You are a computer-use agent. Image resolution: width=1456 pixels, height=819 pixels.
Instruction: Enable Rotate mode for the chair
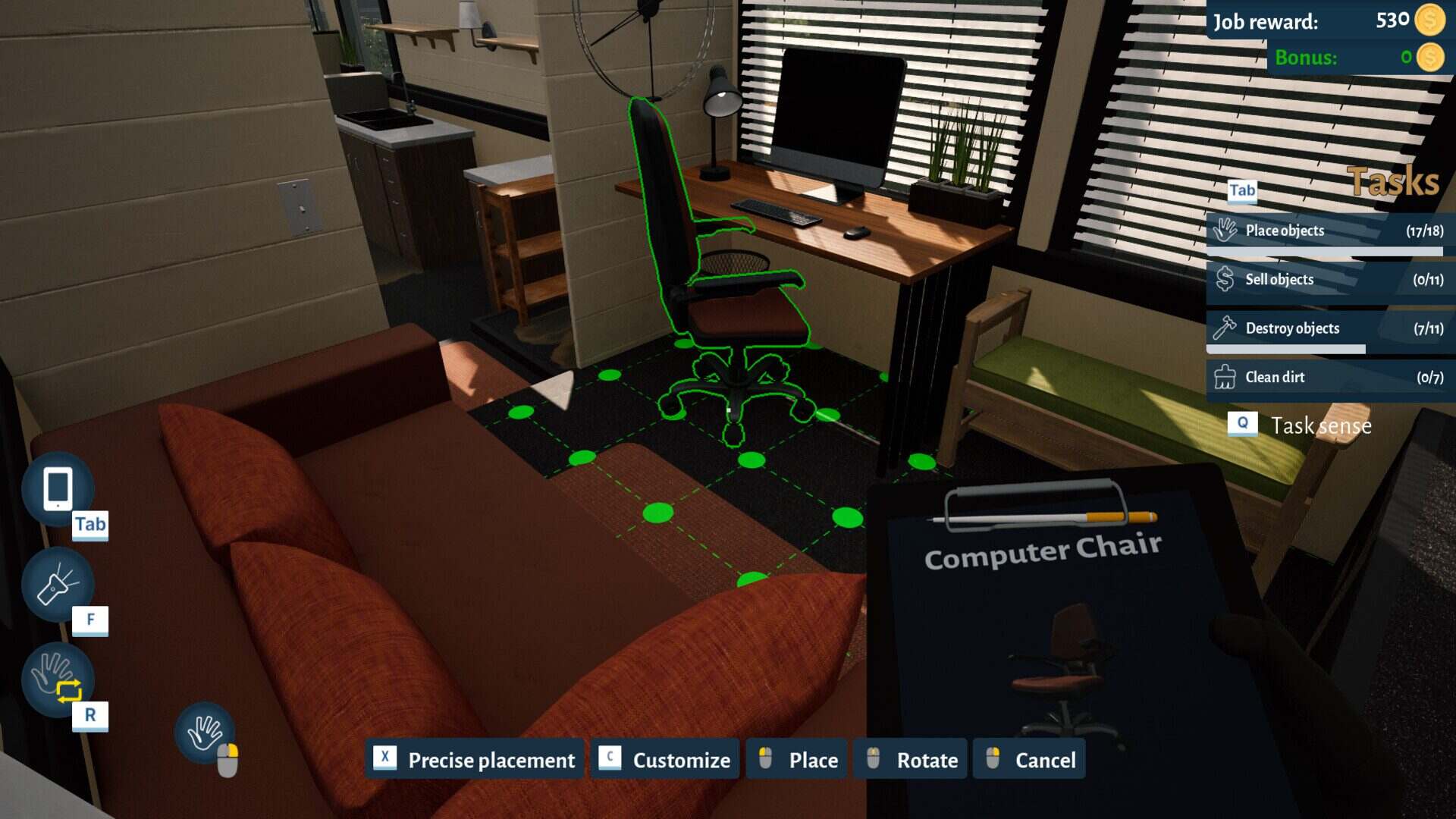(908, 759)
